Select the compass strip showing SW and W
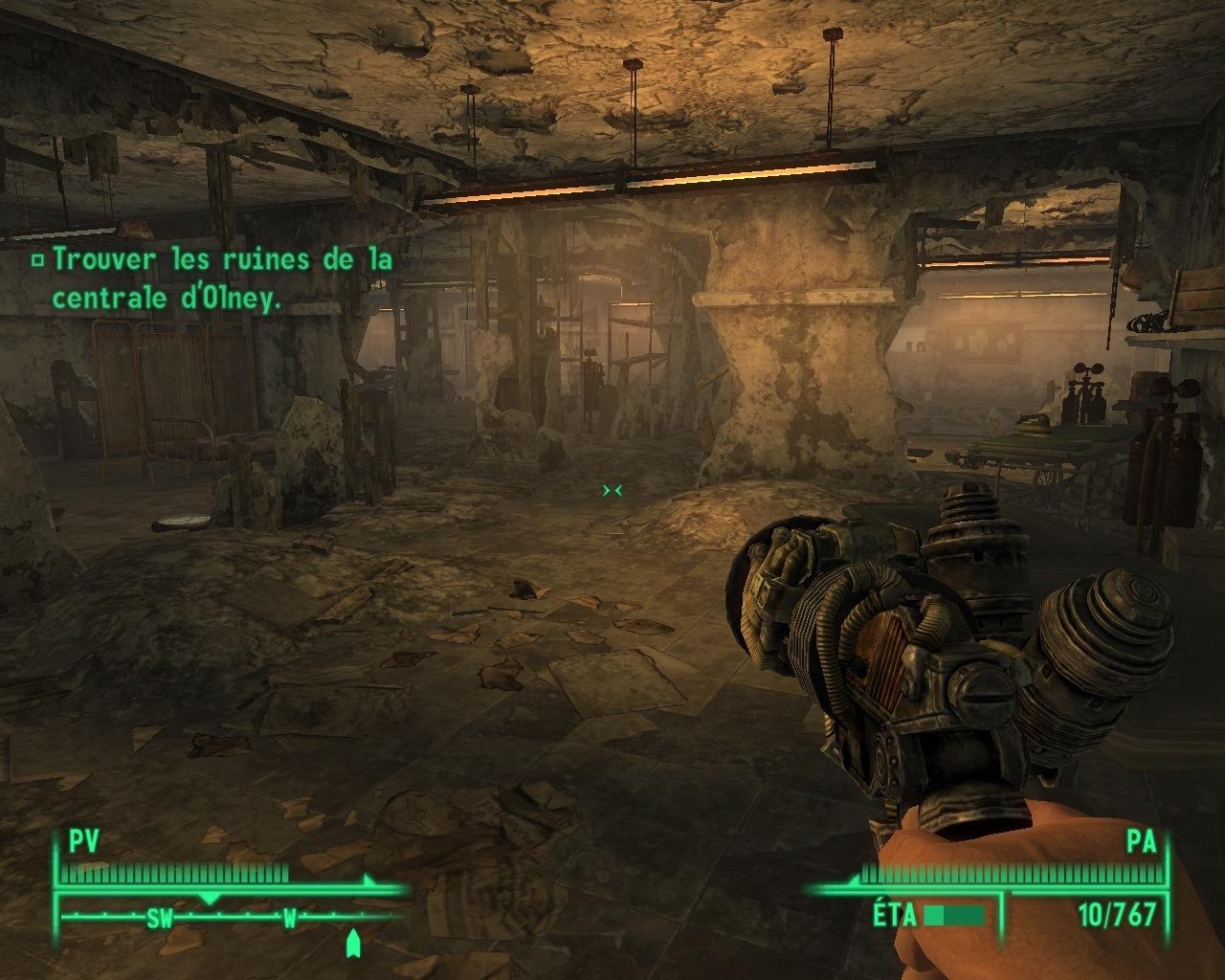This screenshot has height=980, width=1225. coord(225,919)
